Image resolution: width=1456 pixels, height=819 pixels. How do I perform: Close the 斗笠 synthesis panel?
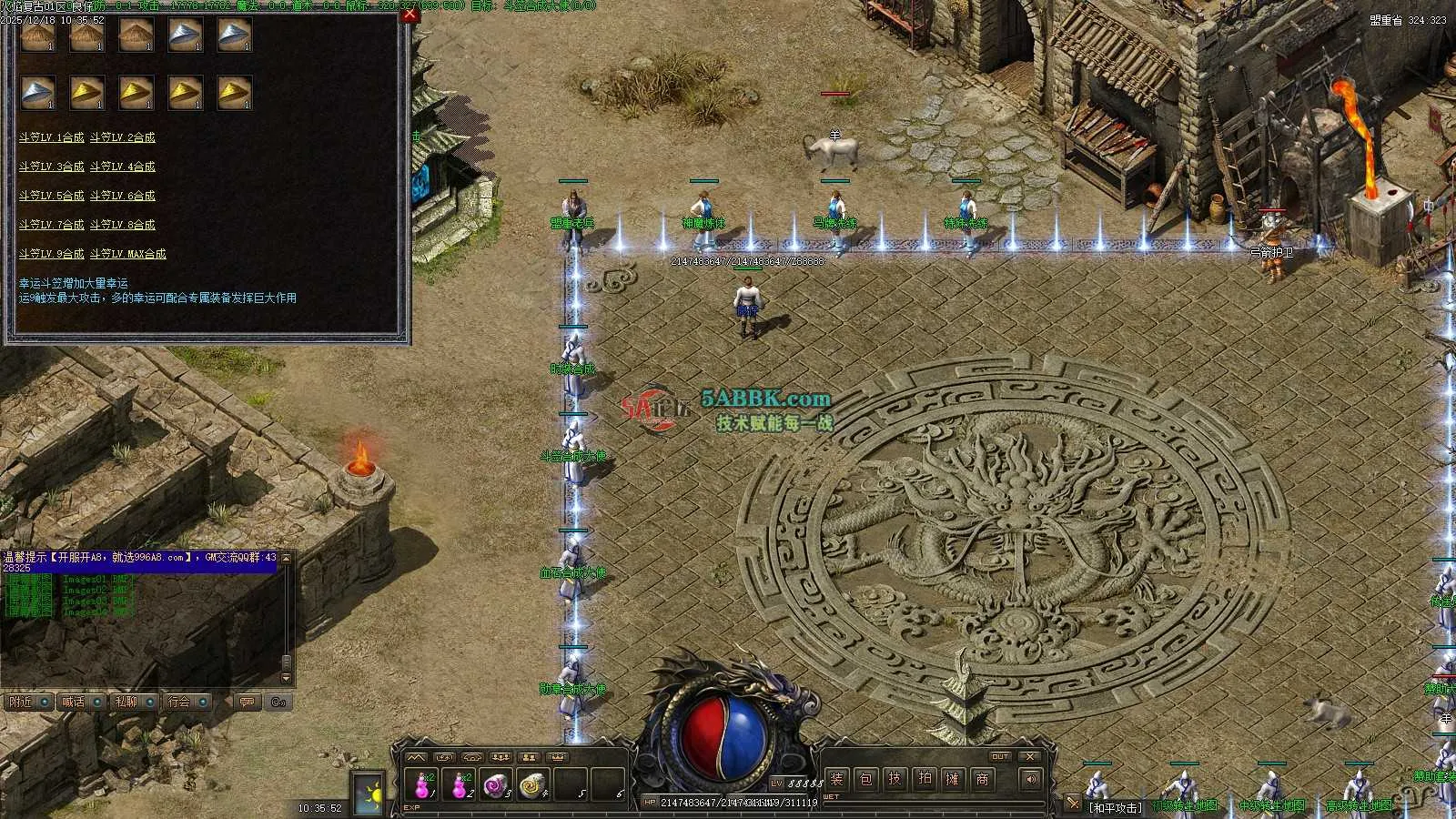(x=410, y=15)
